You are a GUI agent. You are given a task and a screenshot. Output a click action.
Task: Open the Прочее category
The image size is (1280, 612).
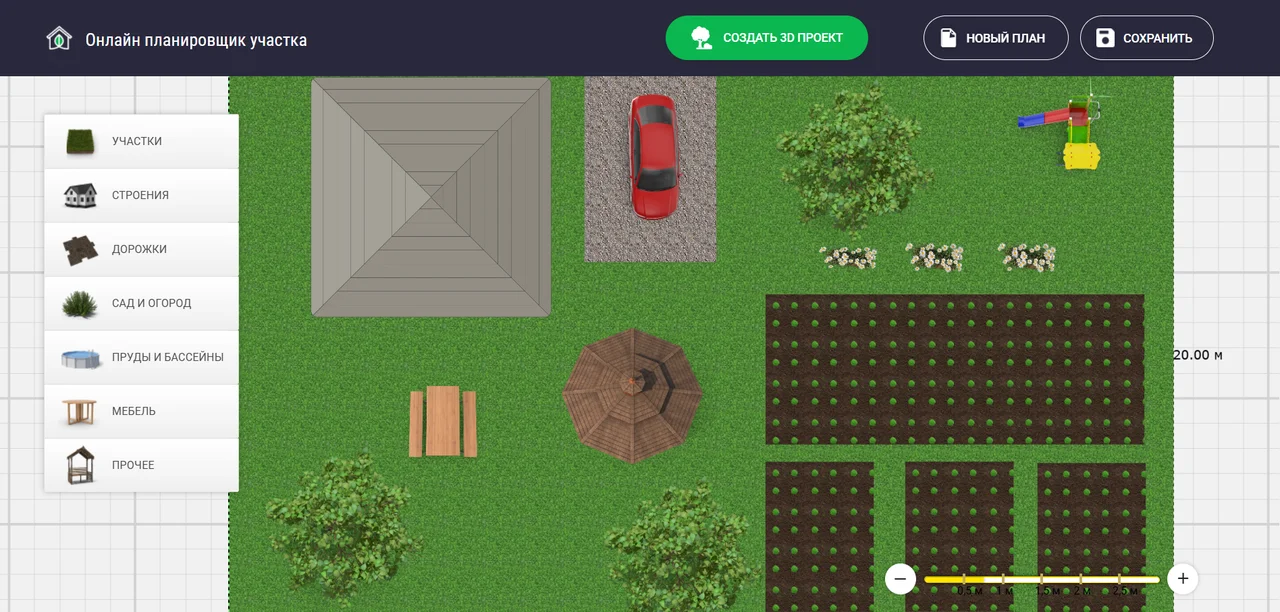click(141, 465)
